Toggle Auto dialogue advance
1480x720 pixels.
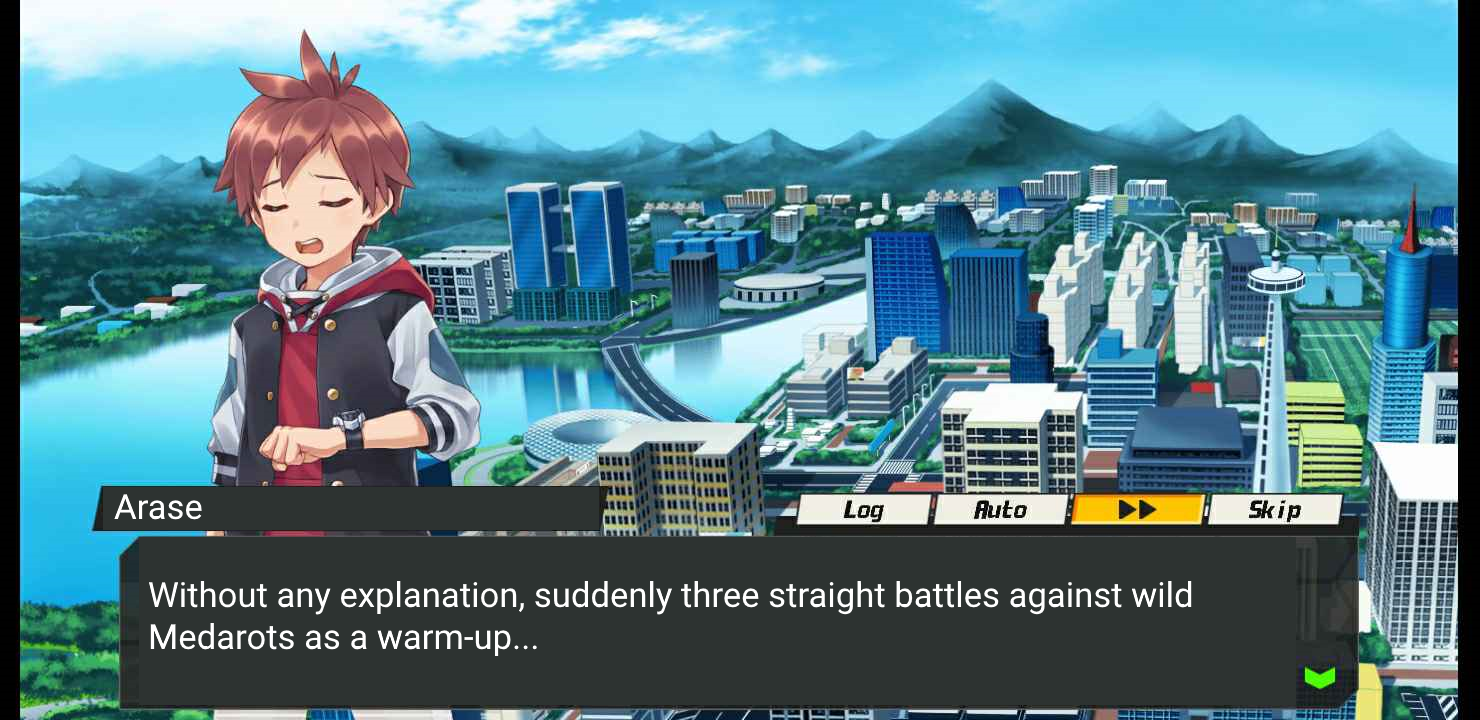[x=1000, y=510]
